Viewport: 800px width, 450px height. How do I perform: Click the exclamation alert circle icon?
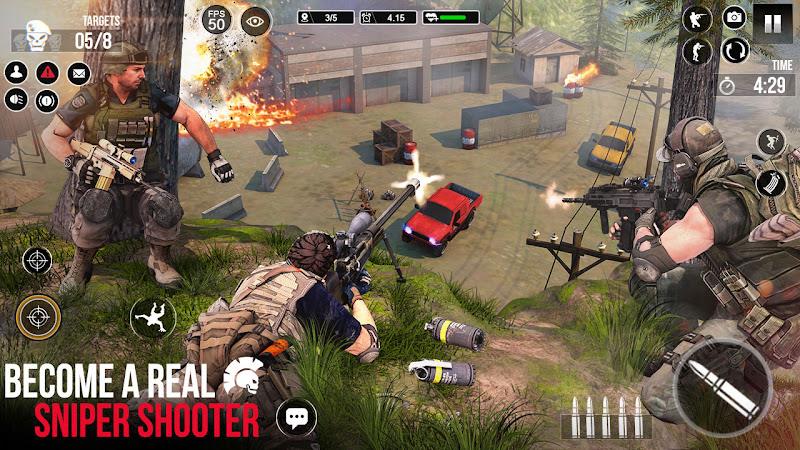tap(47, 100)
